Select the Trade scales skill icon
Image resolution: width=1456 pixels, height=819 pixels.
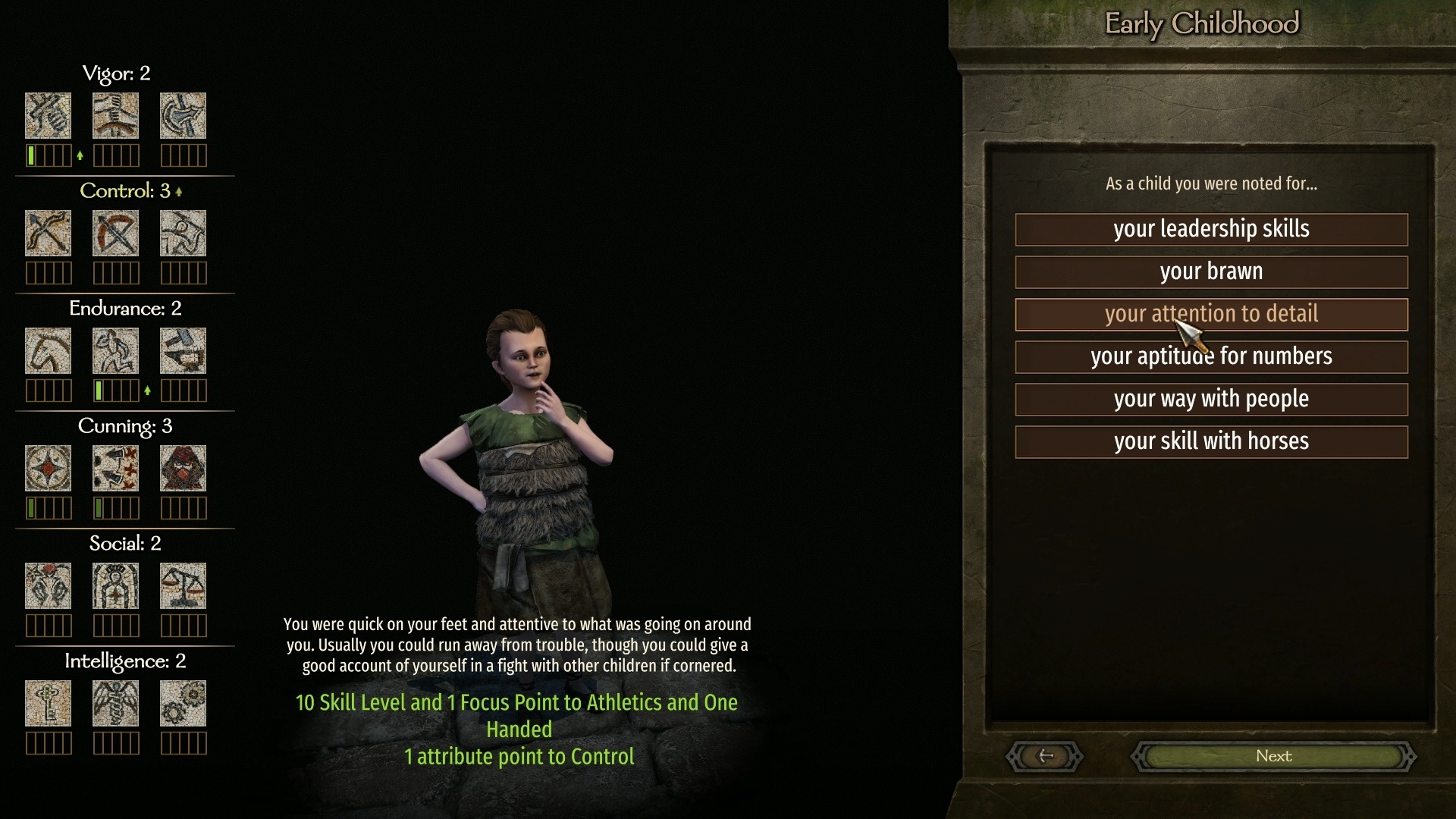tap(183, 585)
